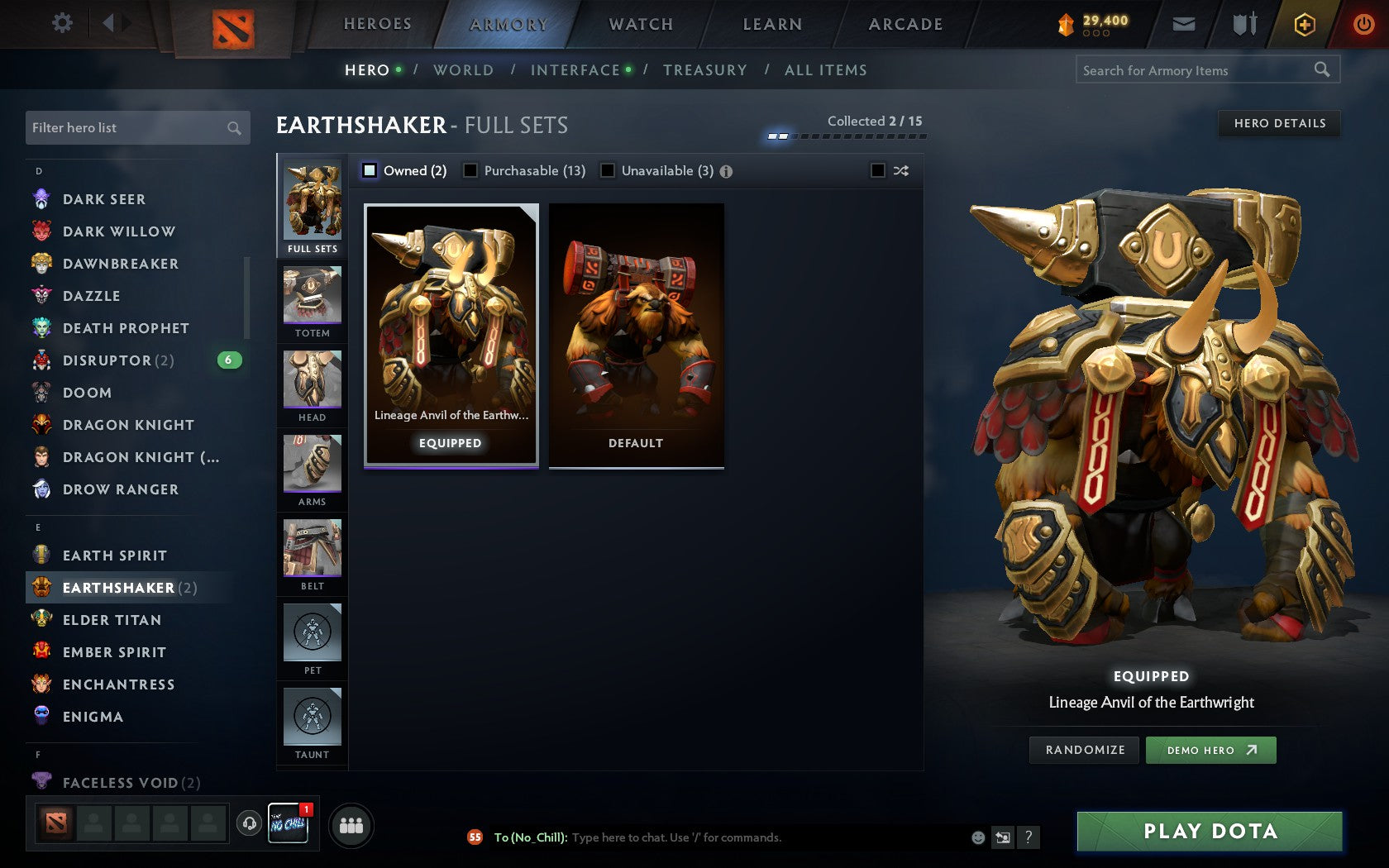Click the Search for Armory Items field
The height and width of the screenshot is (868, 1389).
point(1199,70)
